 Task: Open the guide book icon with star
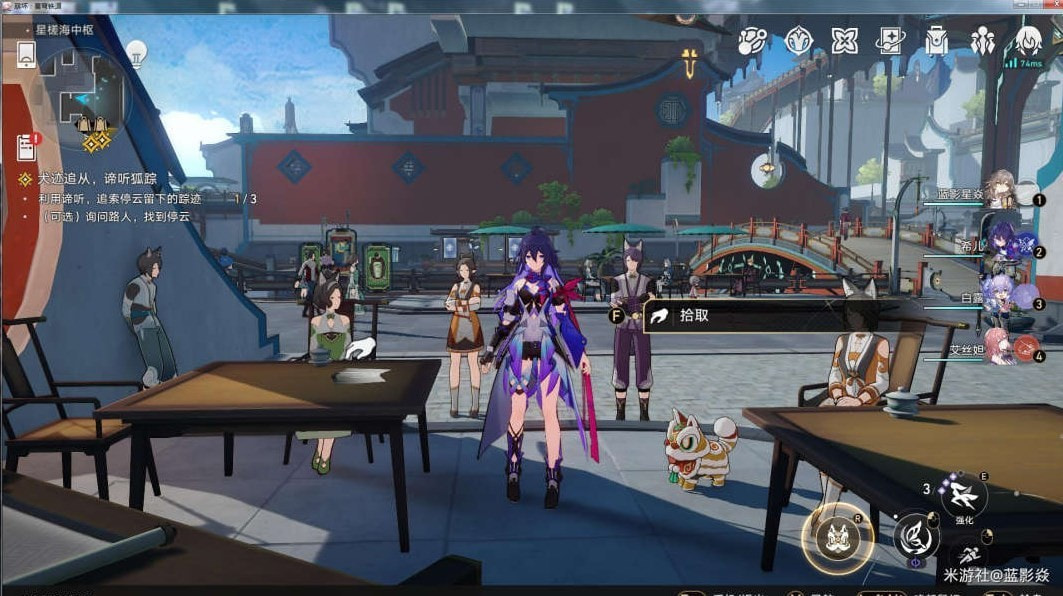point(889,41)
